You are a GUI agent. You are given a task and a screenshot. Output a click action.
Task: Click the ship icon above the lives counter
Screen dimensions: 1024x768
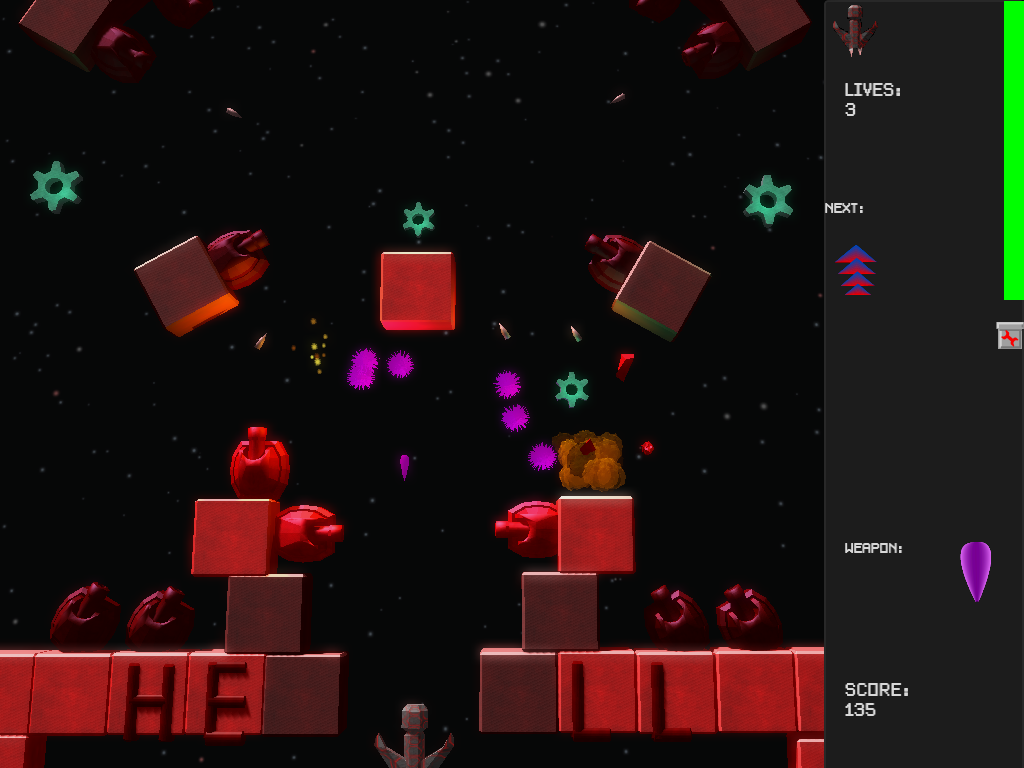(x=855, y=31)
